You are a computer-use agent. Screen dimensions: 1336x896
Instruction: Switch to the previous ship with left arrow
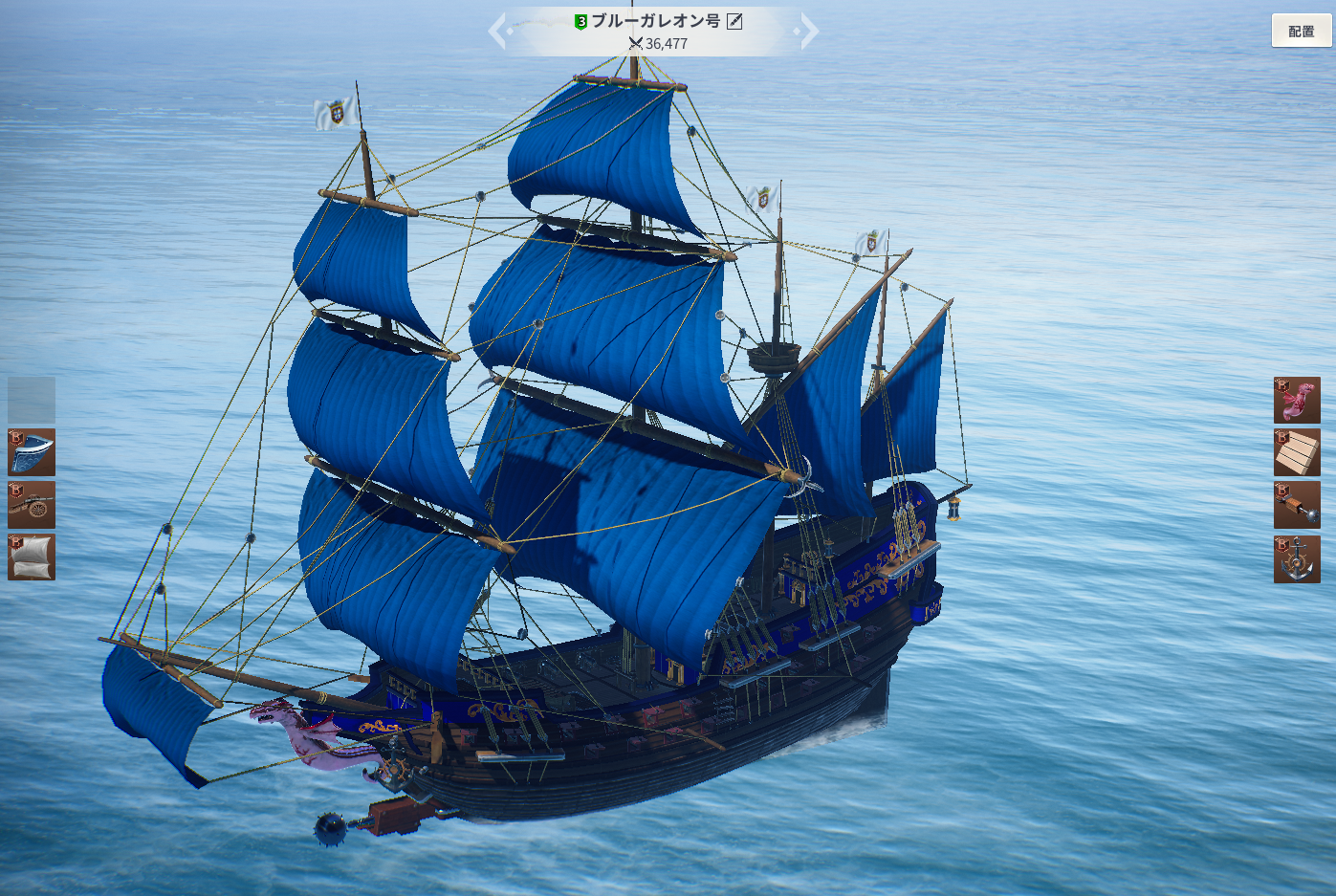coord(496,31)
